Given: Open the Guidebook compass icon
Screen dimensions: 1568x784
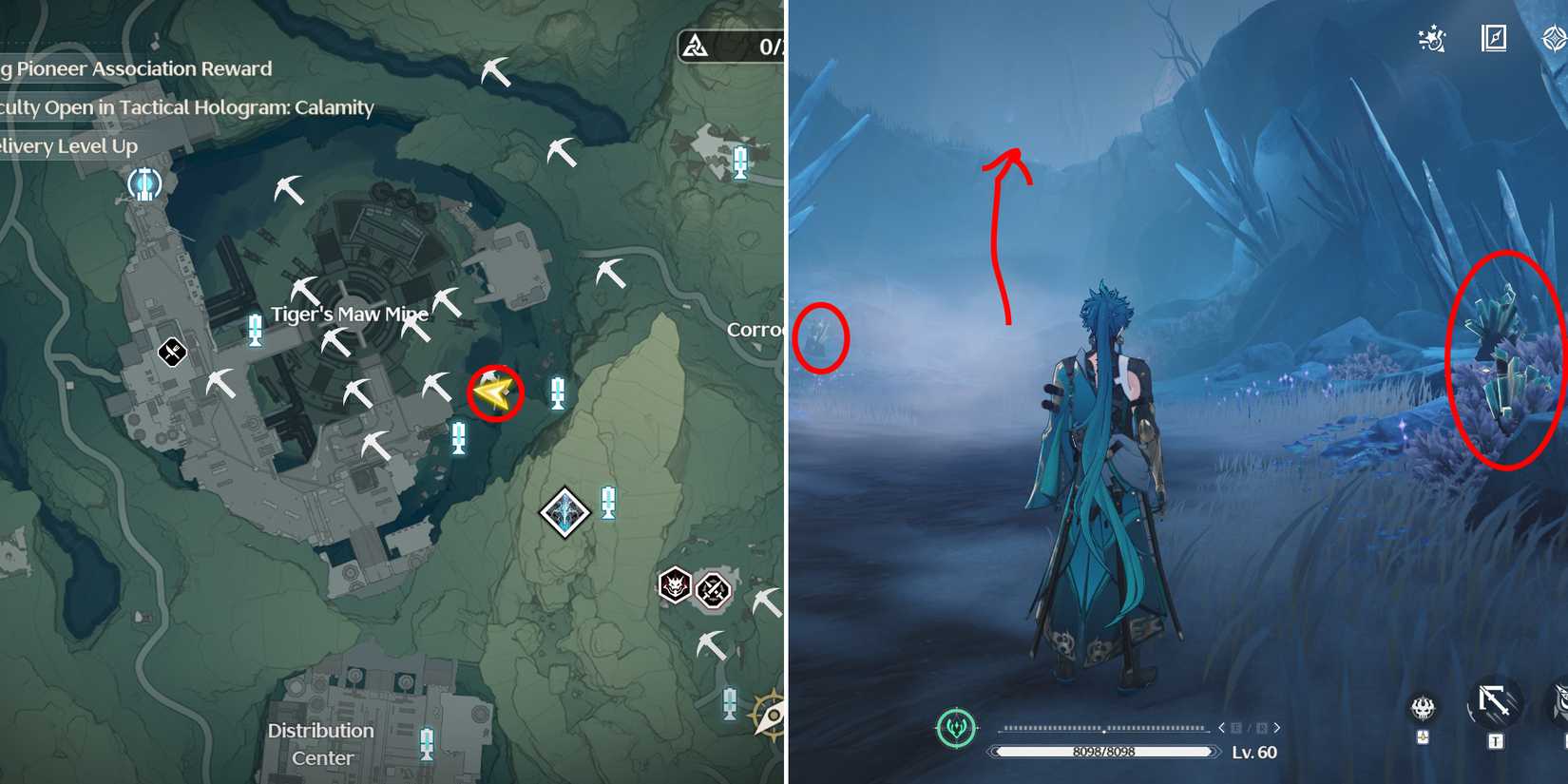Looking at the screenshot, I should click(x=1495, y=37).
